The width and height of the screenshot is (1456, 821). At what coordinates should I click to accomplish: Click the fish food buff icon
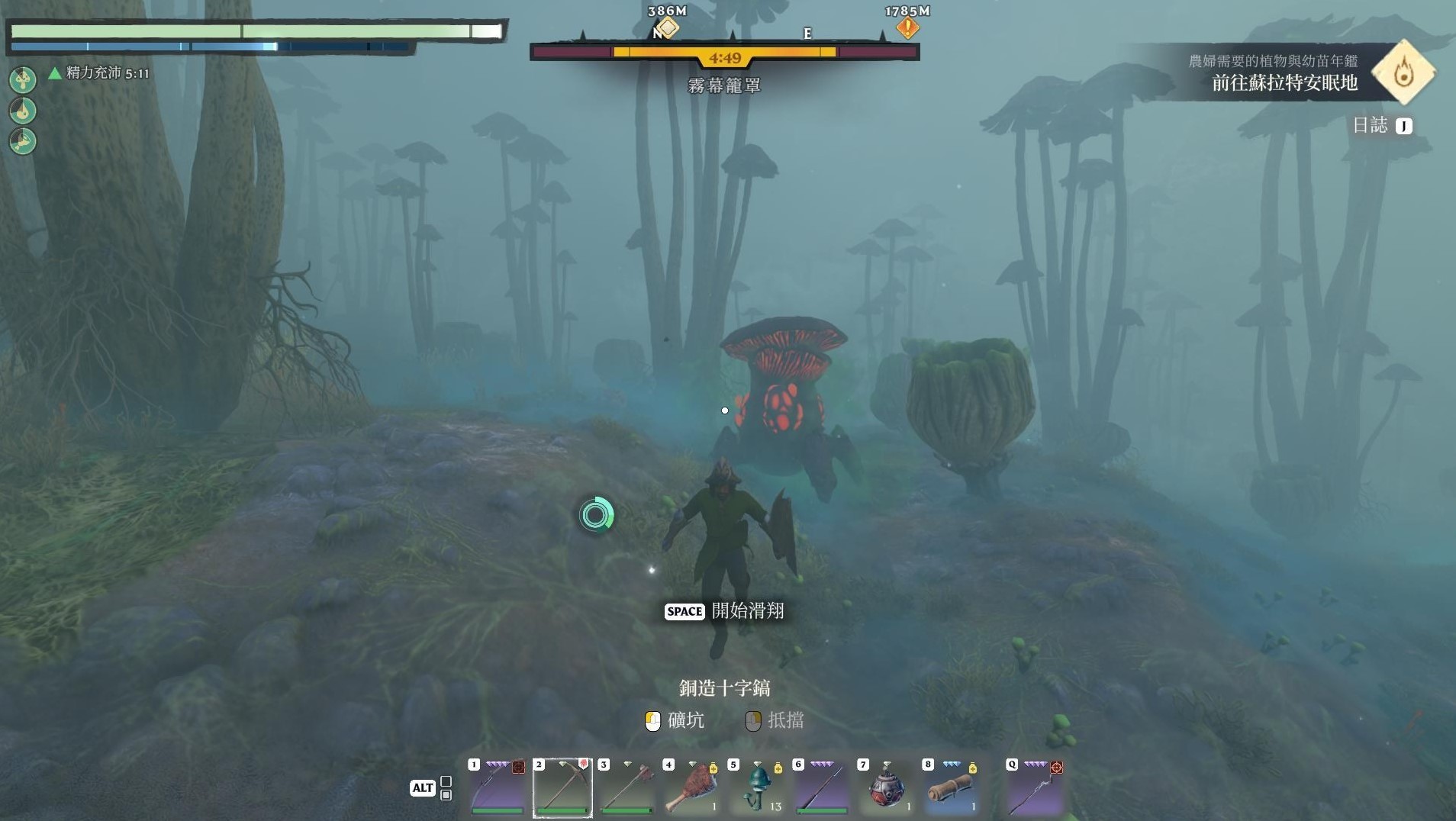[23, 141]
